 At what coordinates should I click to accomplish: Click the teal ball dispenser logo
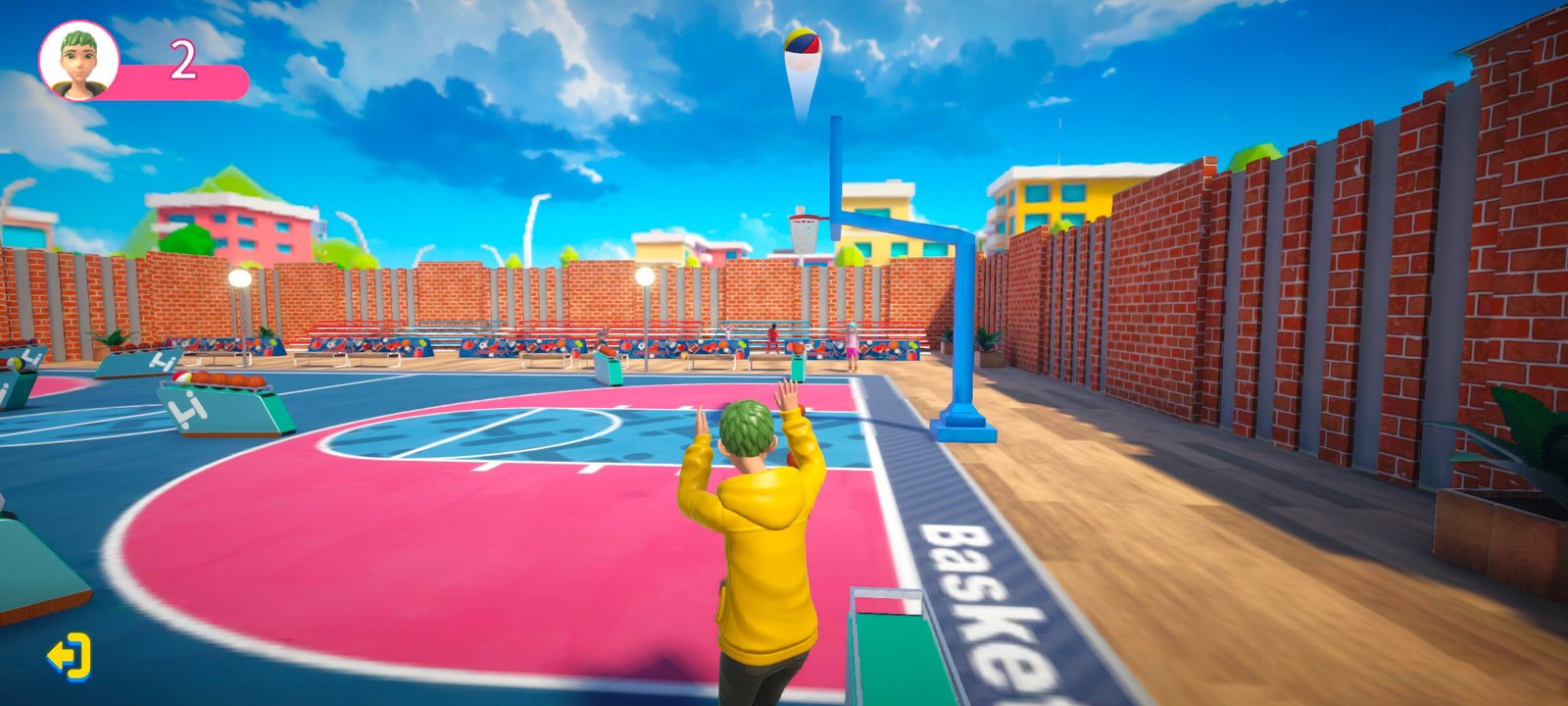(x=187, y=412)
